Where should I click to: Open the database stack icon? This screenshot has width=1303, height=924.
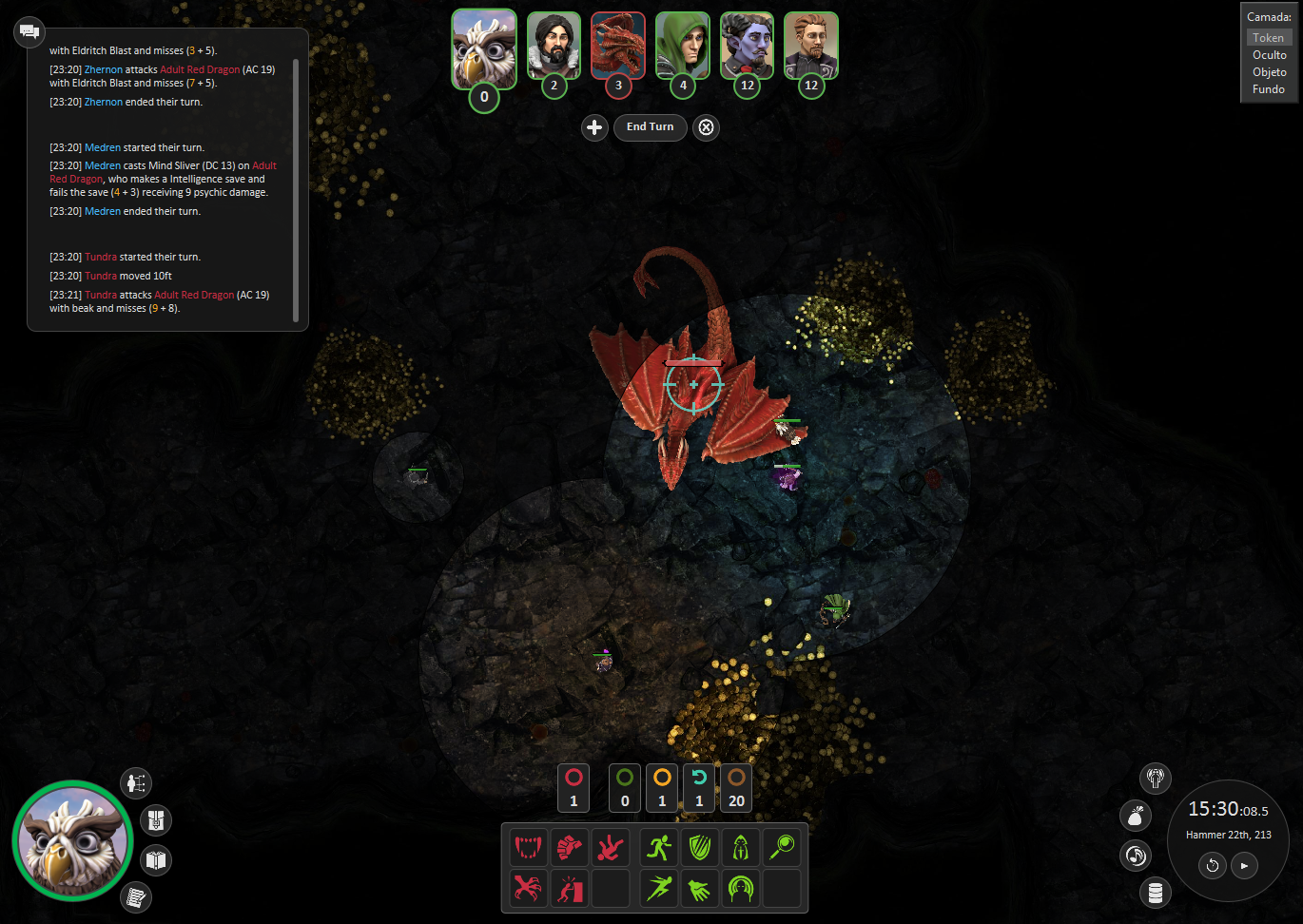click(x=1156, y=893)
